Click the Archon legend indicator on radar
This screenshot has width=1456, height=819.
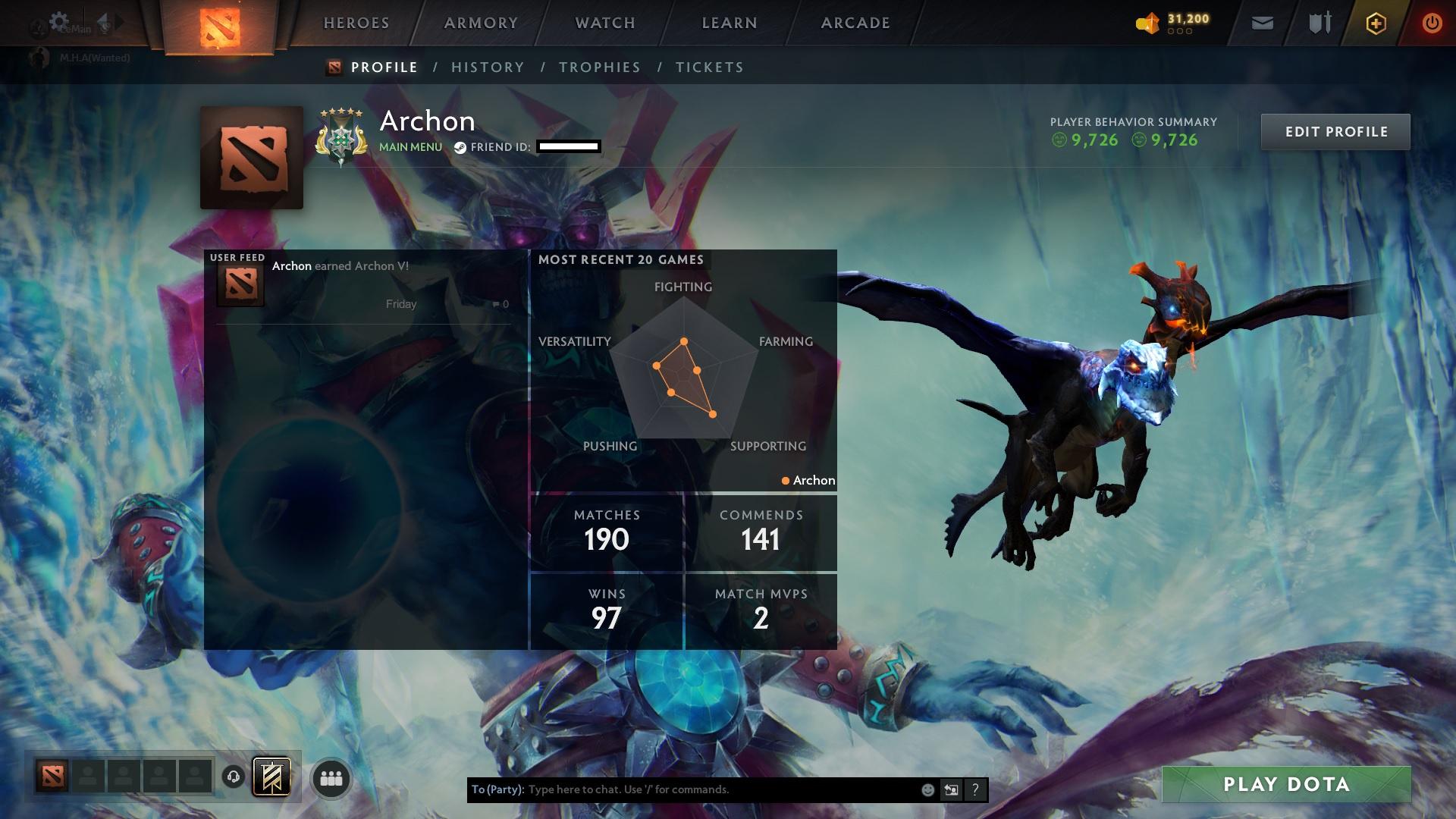pos(808,480)
